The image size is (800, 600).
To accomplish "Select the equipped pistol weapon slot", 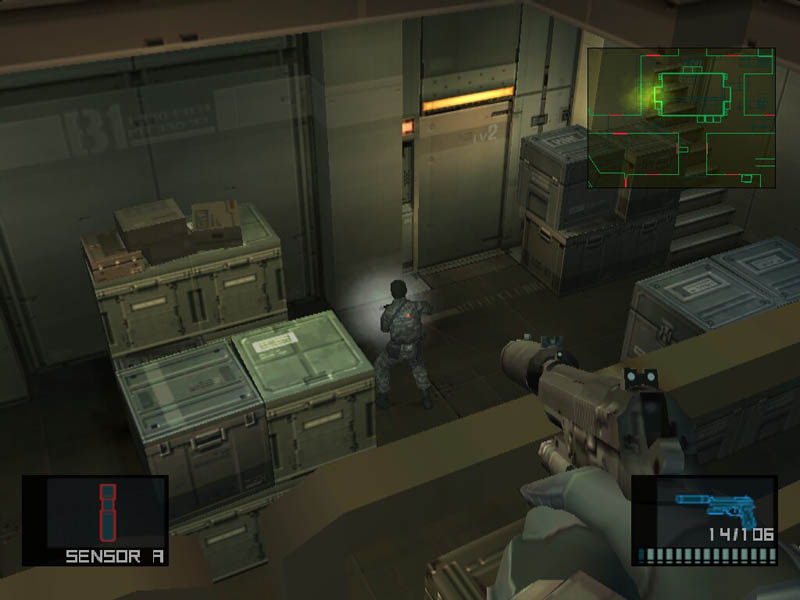I will [x=703, y=520].
